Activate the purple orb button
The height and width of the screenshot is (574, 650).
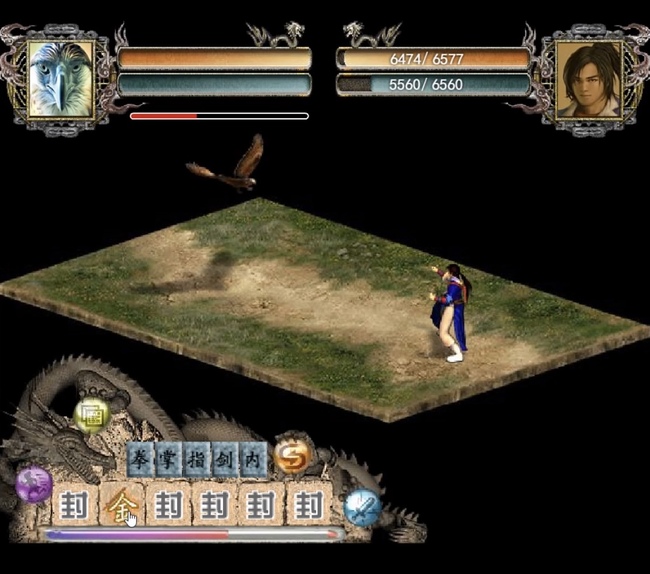tap(34, 484)
